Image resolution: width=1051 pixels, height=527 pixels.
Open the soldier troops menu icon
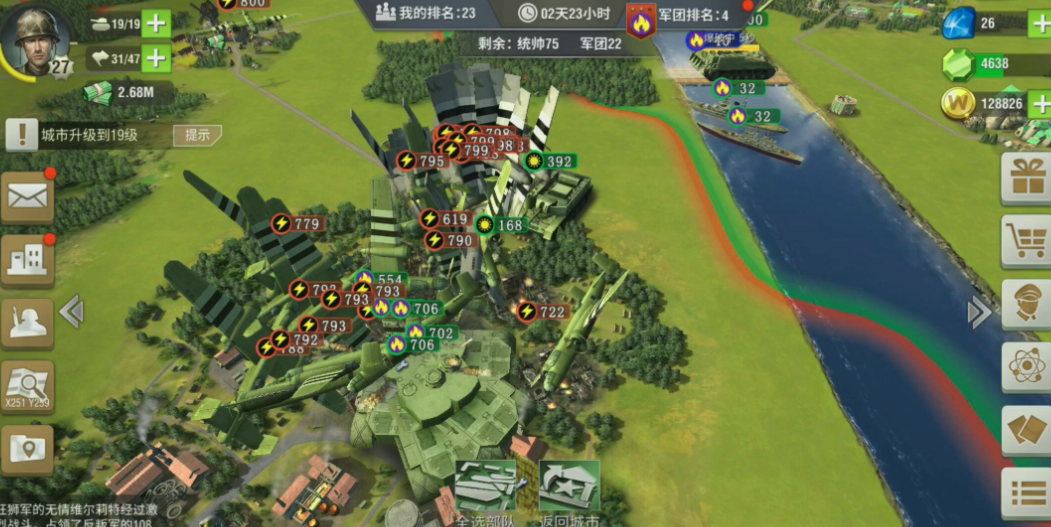tap(27, 322)
